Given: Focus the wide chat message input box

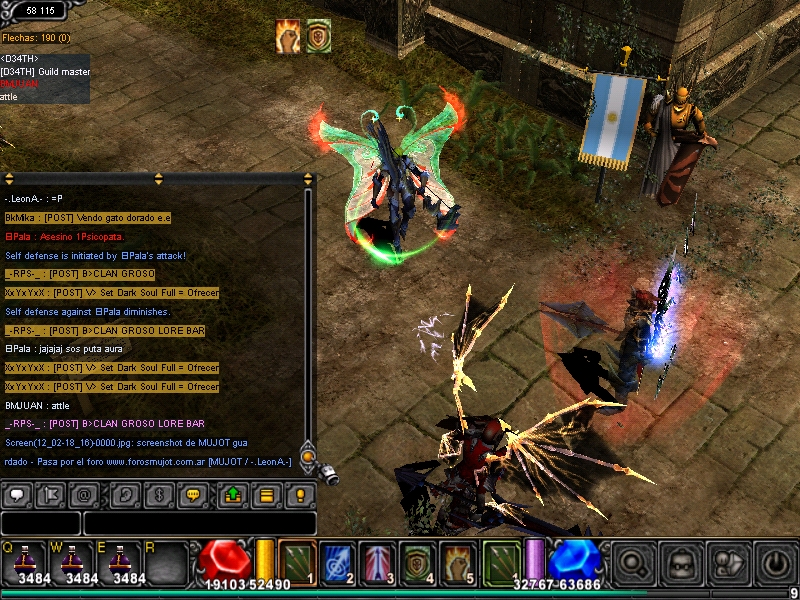Looking at the screenshot, I should click(x=199, y=523).
